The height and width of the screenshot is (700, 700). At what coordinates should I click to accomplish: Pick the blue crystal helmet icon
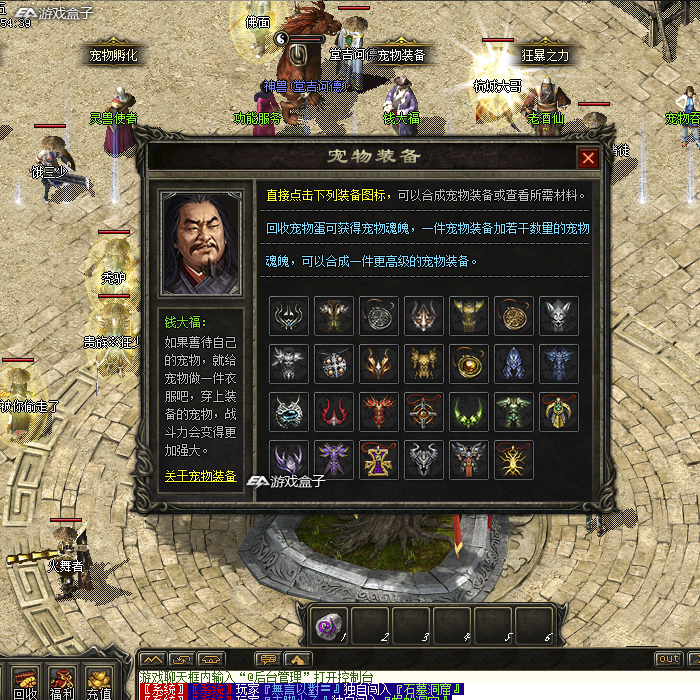point(513,363)
